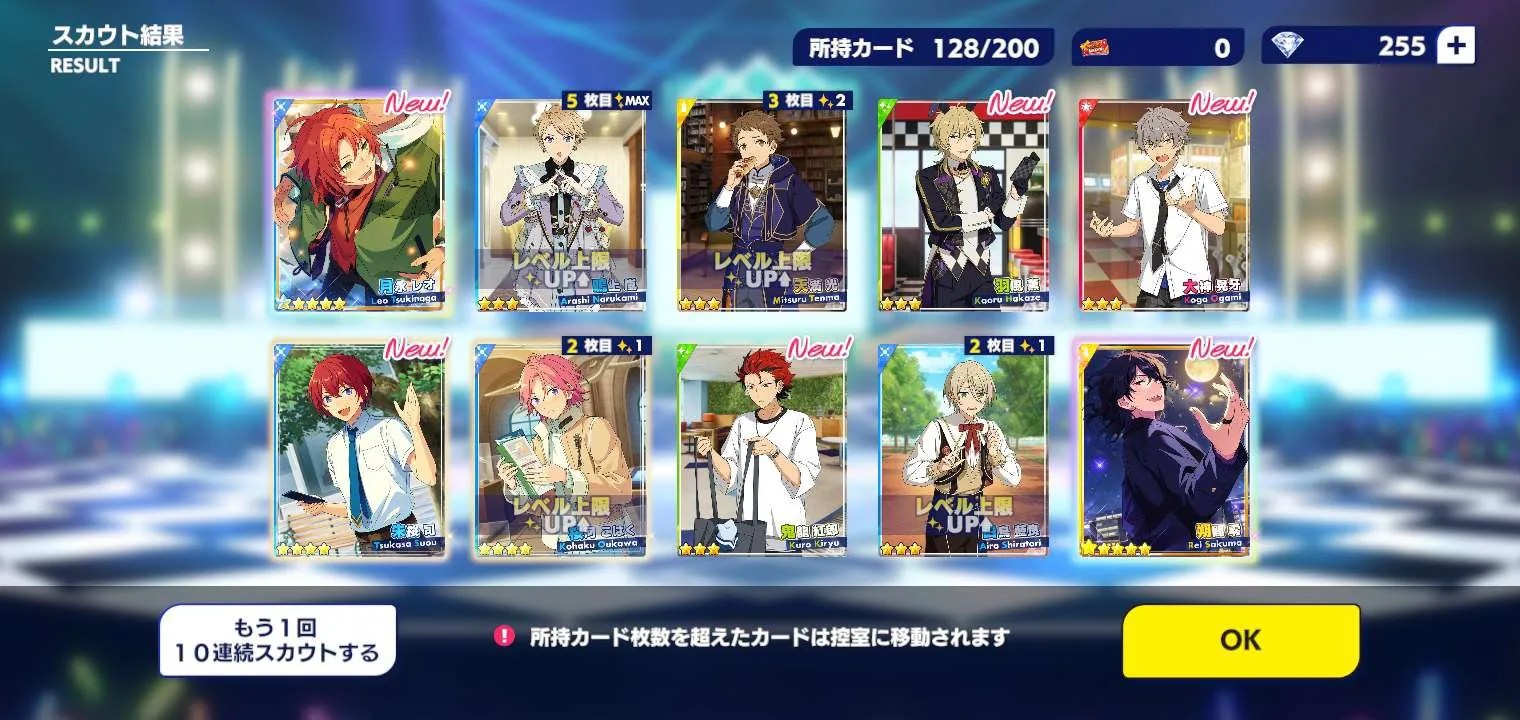Open the Kuro Kiryu card
This screenshot has width=1520, height=720.
click(x=762, y=450)
